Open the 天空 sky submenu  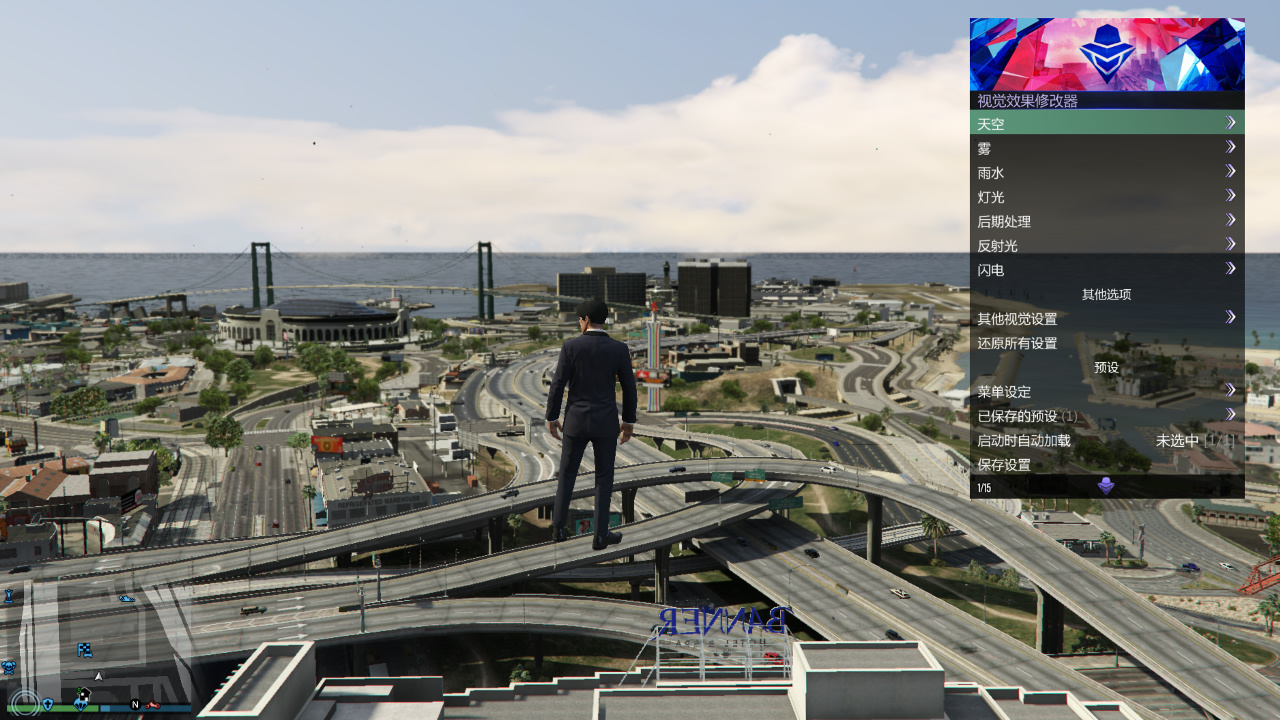click(x=1106, y=123)
